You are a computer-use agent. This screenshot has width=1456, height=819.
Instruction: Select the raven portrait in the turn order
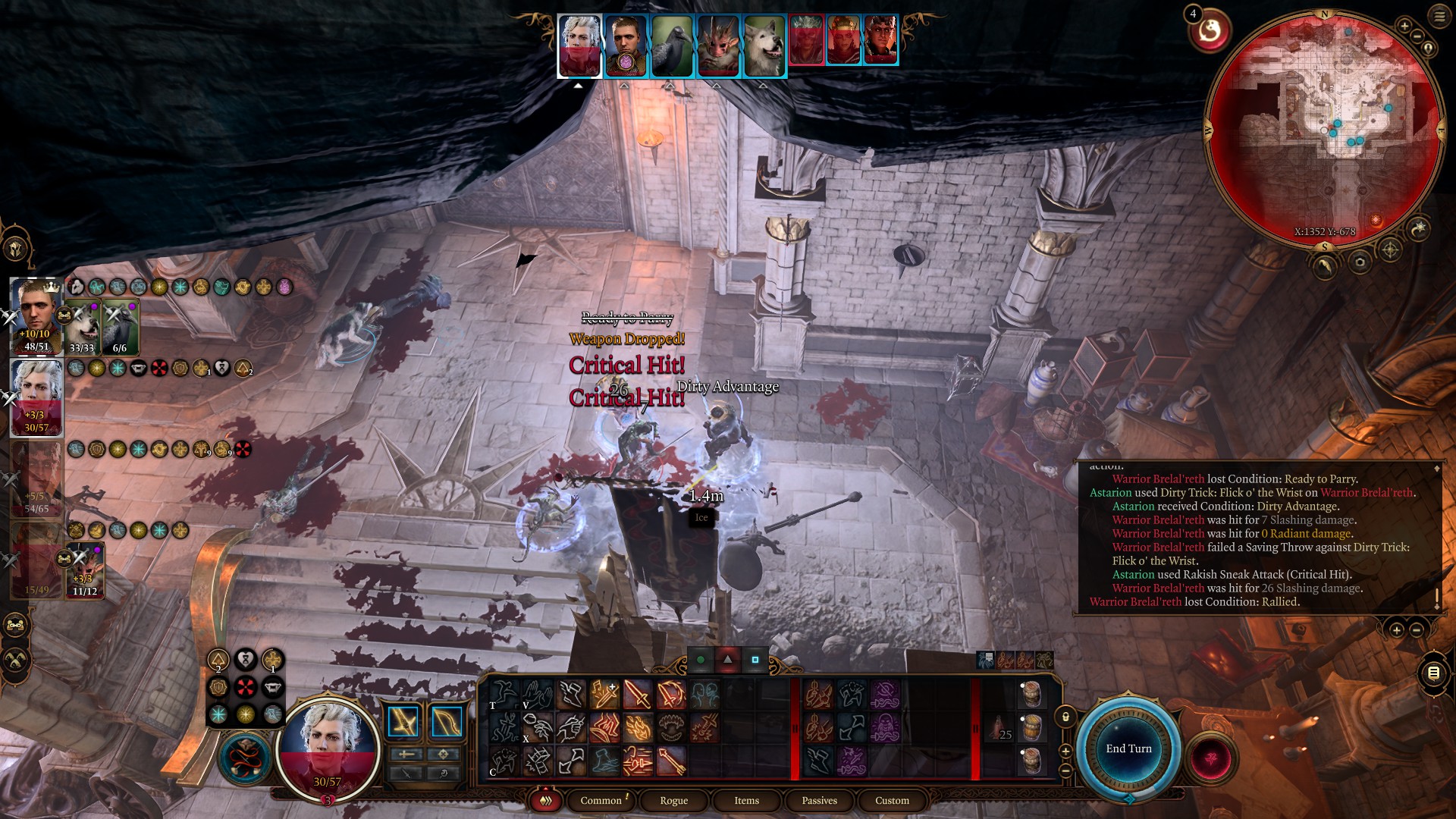pyautogui.click(x=672, y=45)
